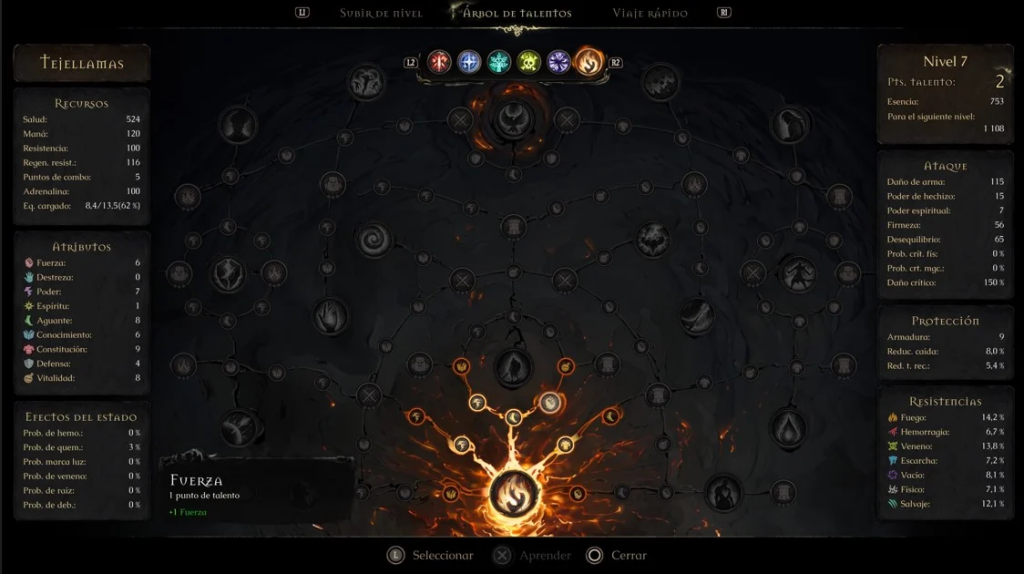Select the green skull talent tree icon
This screenshot has height=574, width=1024.
point(529,62)
